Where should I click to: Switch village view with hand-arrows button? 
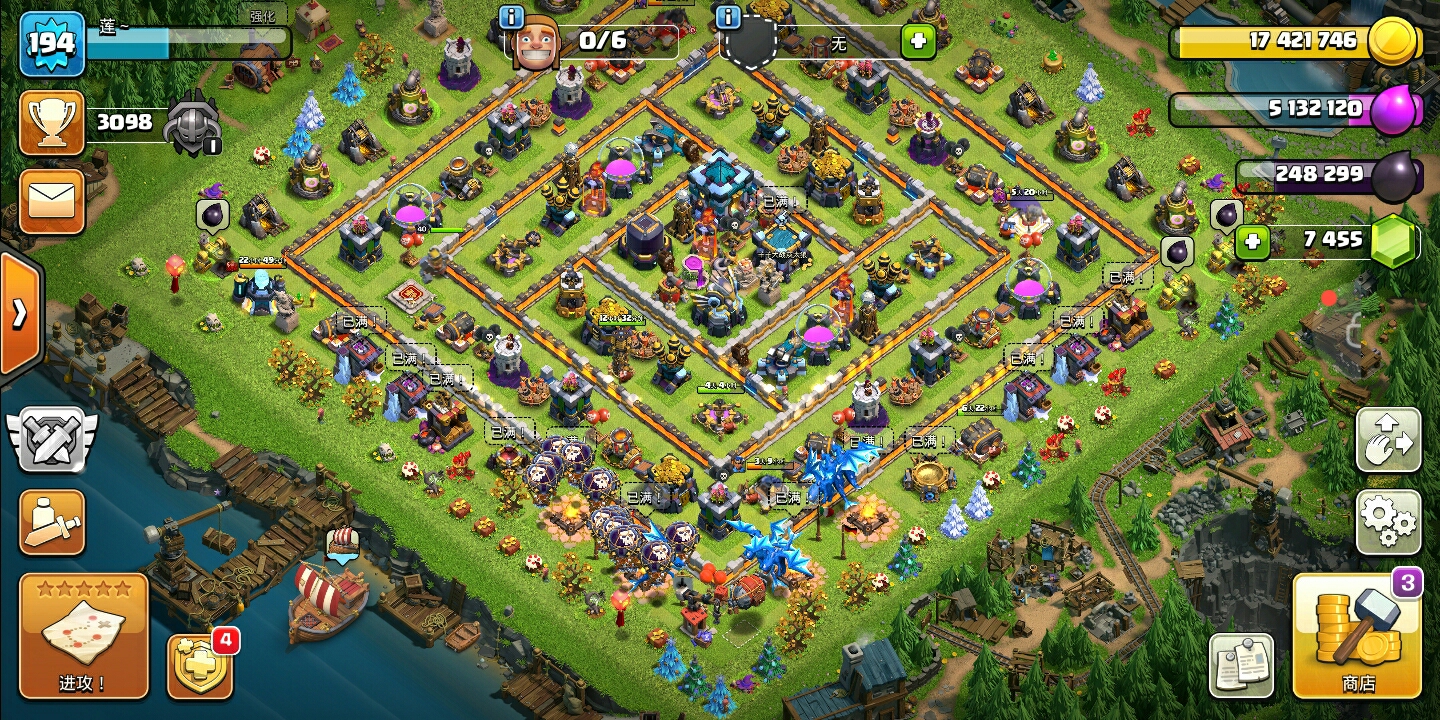1388,439
